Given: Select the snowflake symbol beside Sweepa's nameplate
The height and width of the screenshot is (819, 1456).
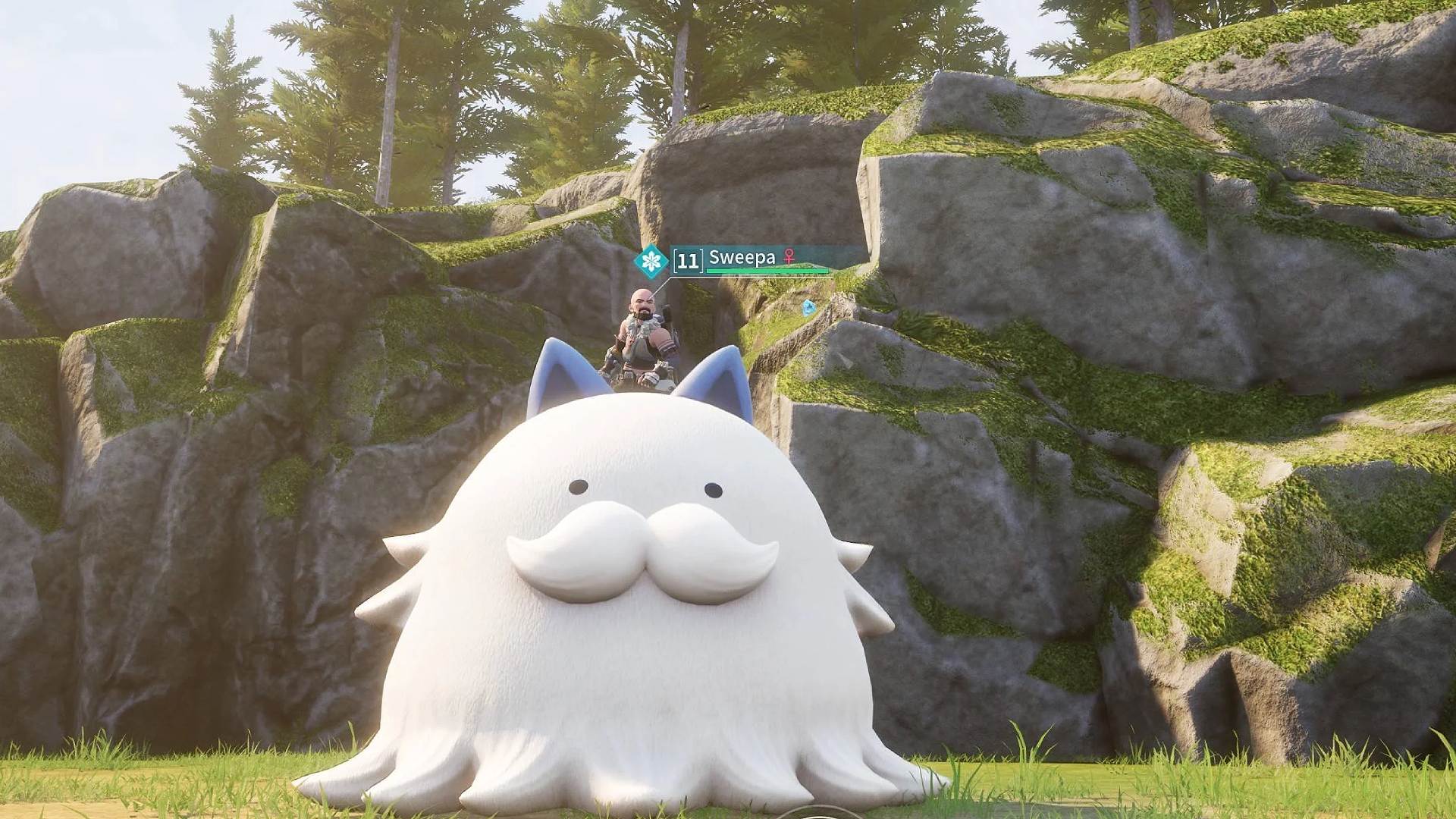Looking at the screenshot, I should 651,260.
